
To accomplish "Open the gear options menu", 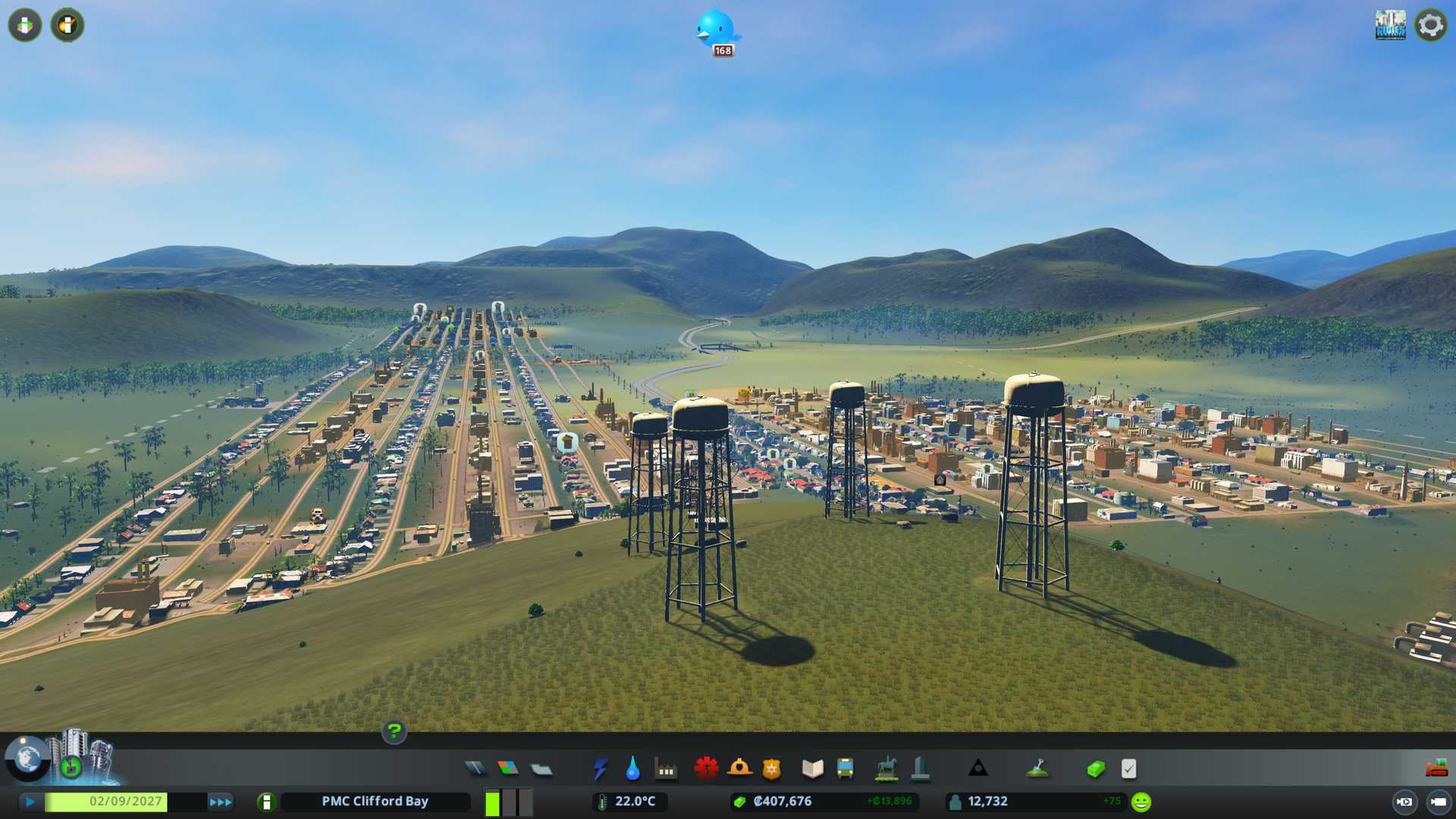I will (x=1431, y=25).
